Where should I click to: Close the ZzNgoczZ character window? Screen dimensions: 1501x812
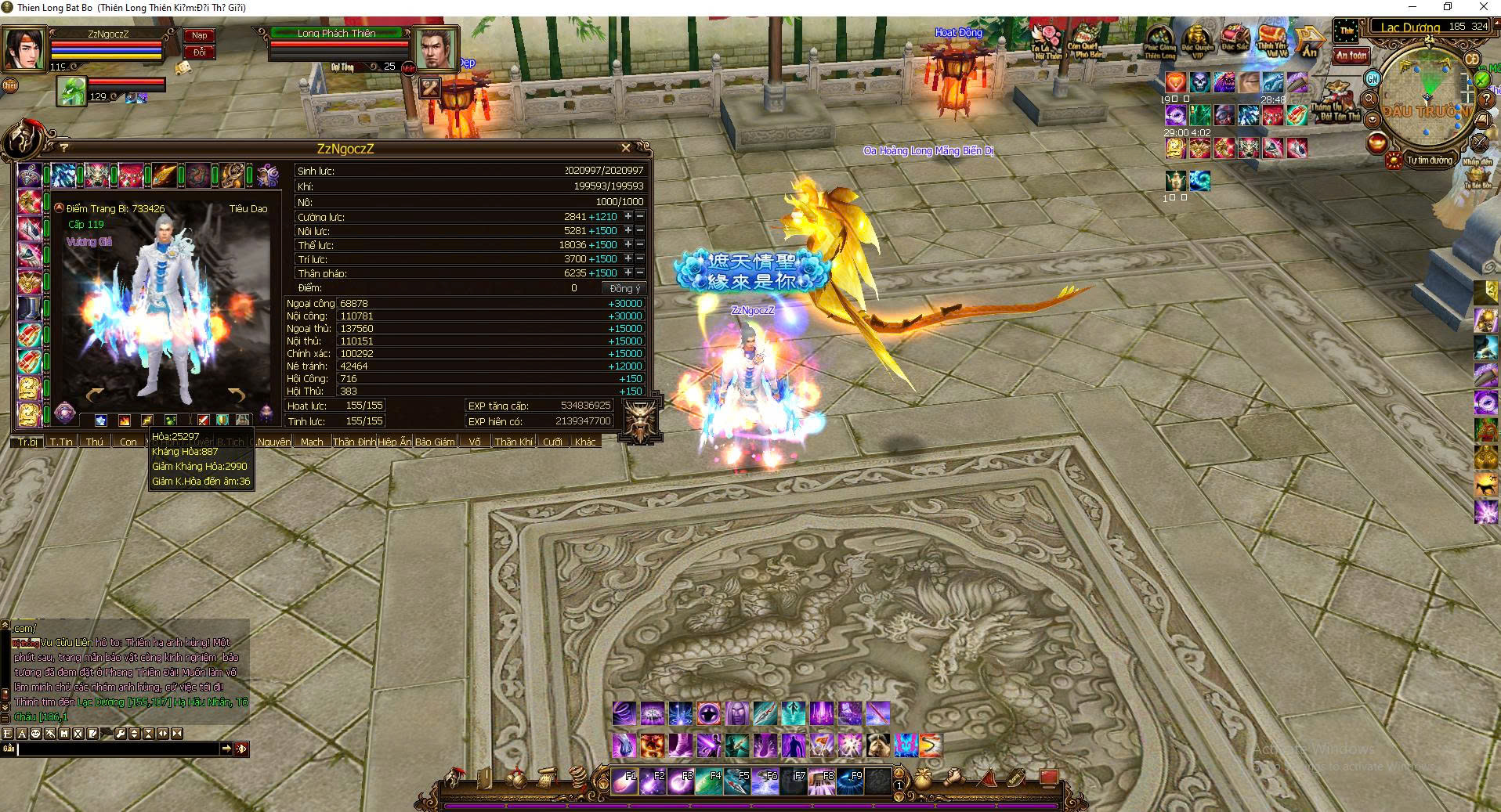pos(625,147)
